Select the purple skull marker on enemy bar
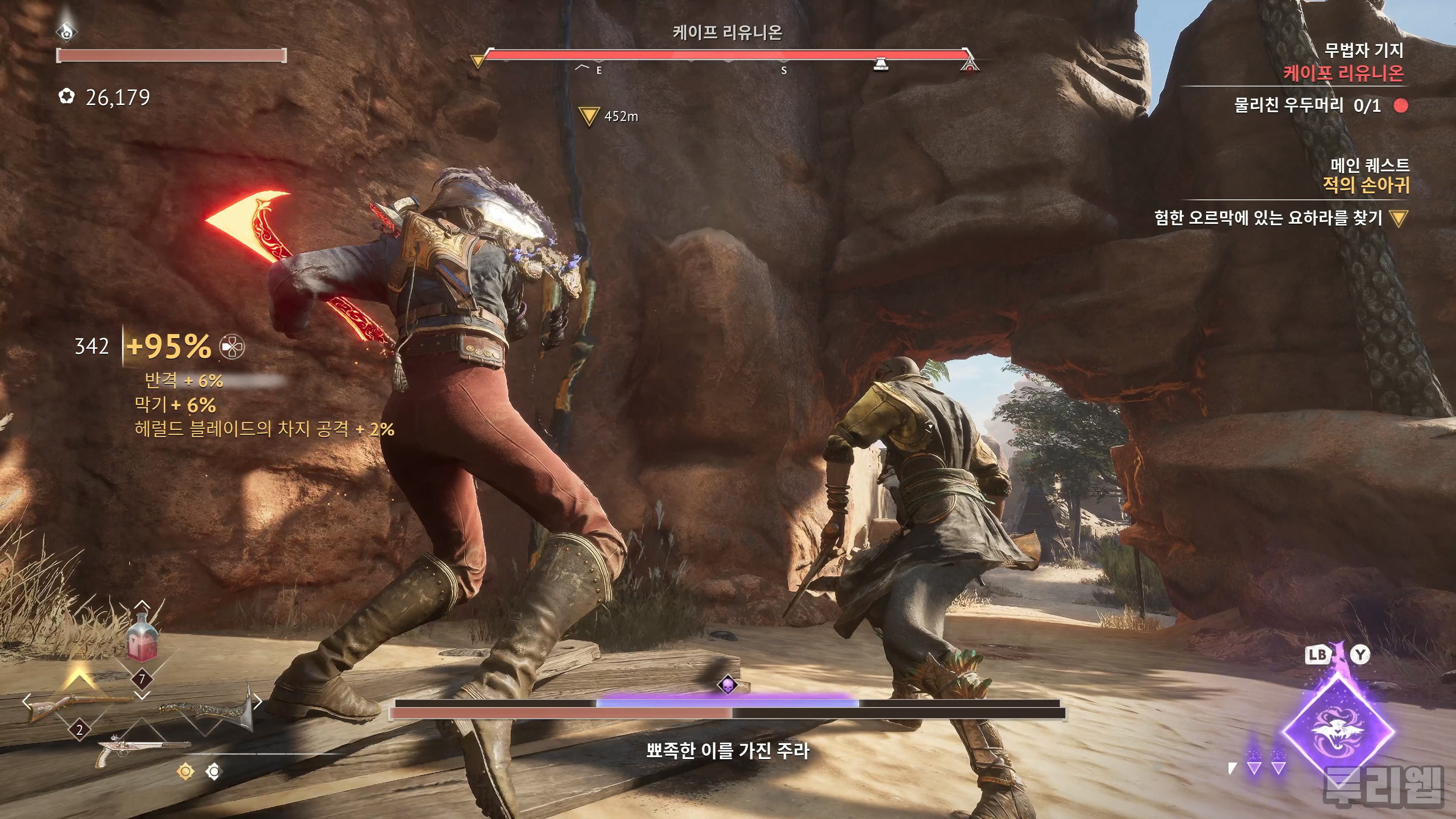This screenshot has height=819, width=1456. click(728, 684)
